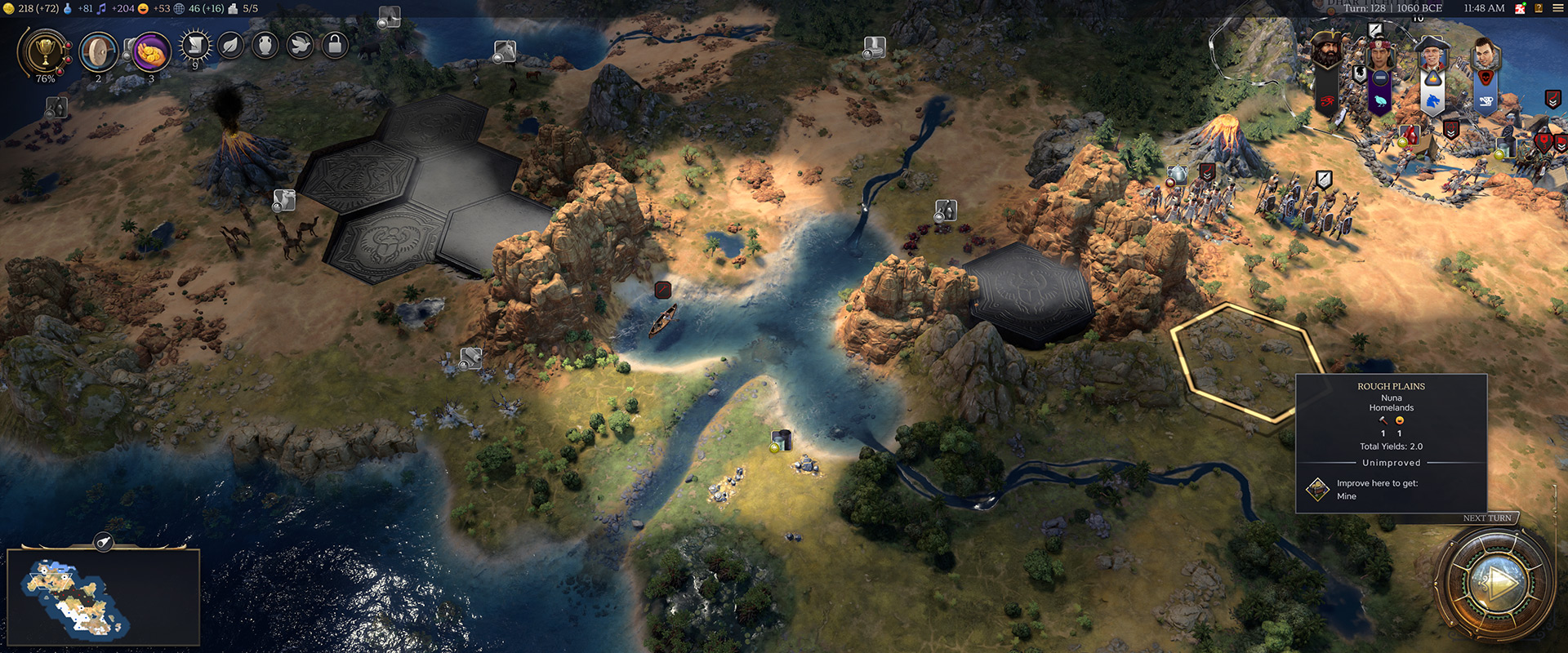Select the bearded pirate-hat leader portrait
The width and height of the screenshot is (1568, 653).
(1327, 52)
